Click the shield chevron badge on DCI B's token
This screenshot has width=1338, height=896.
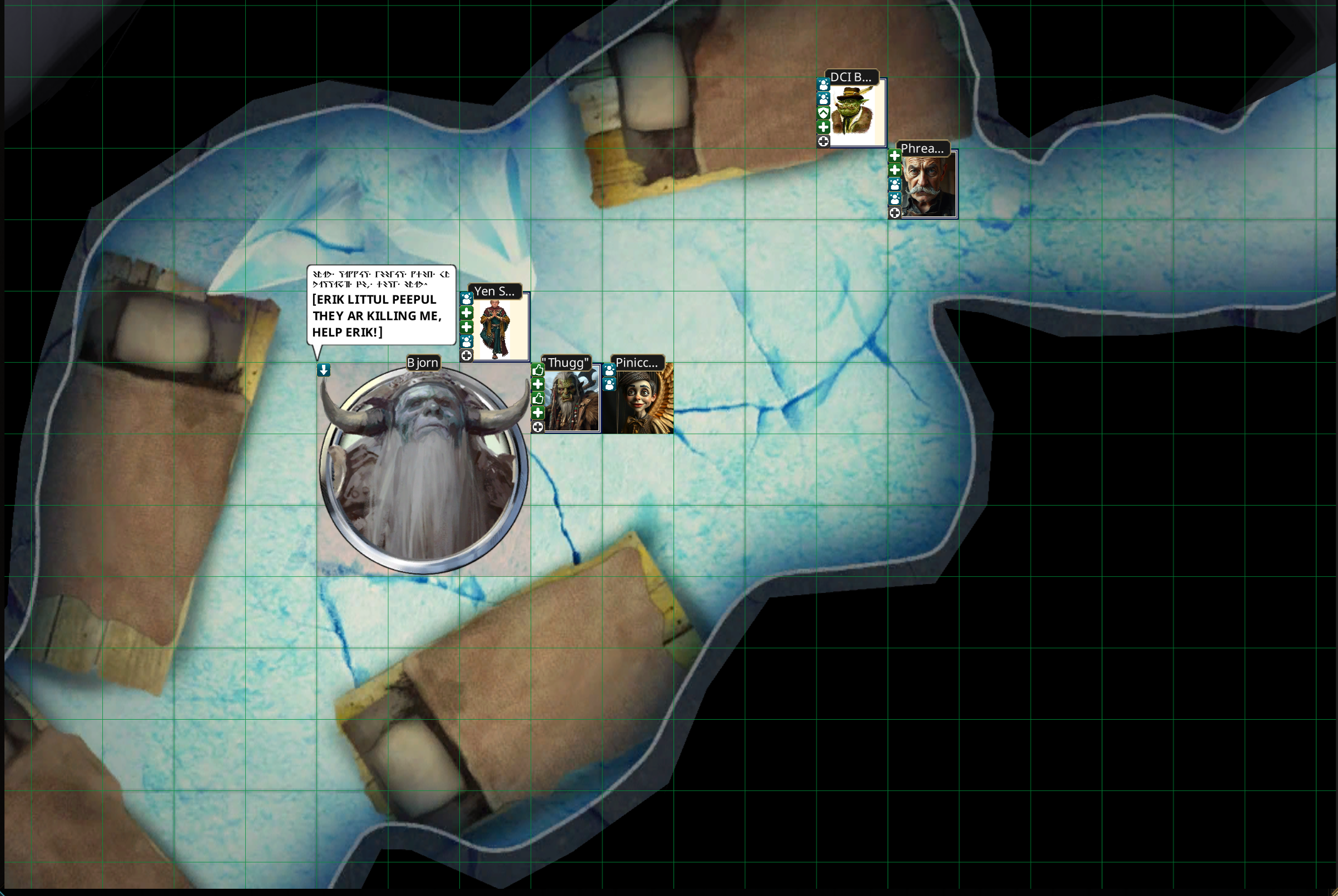(823, 113)
